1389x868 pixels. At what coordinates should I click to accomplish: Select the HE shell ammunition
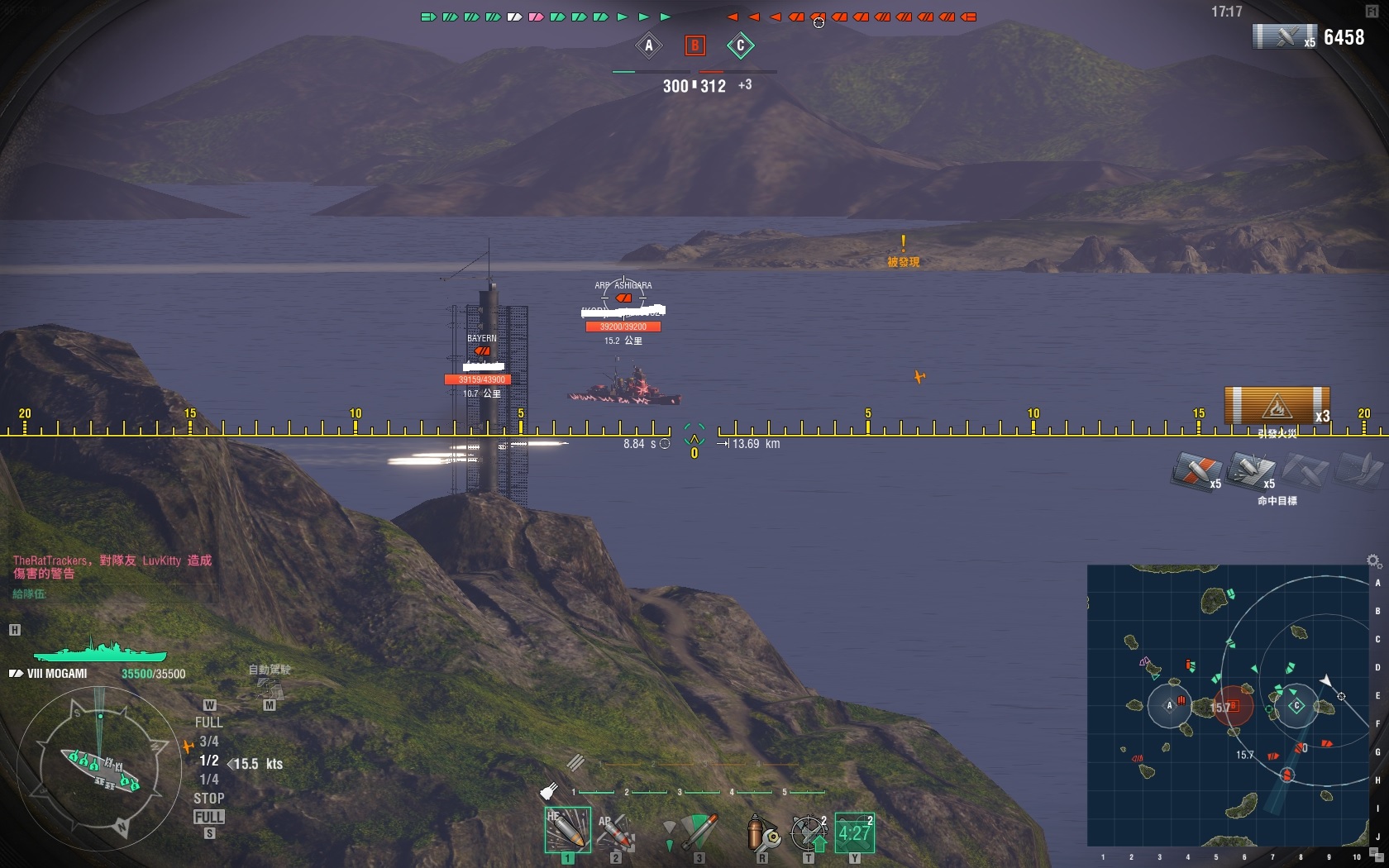567,830
